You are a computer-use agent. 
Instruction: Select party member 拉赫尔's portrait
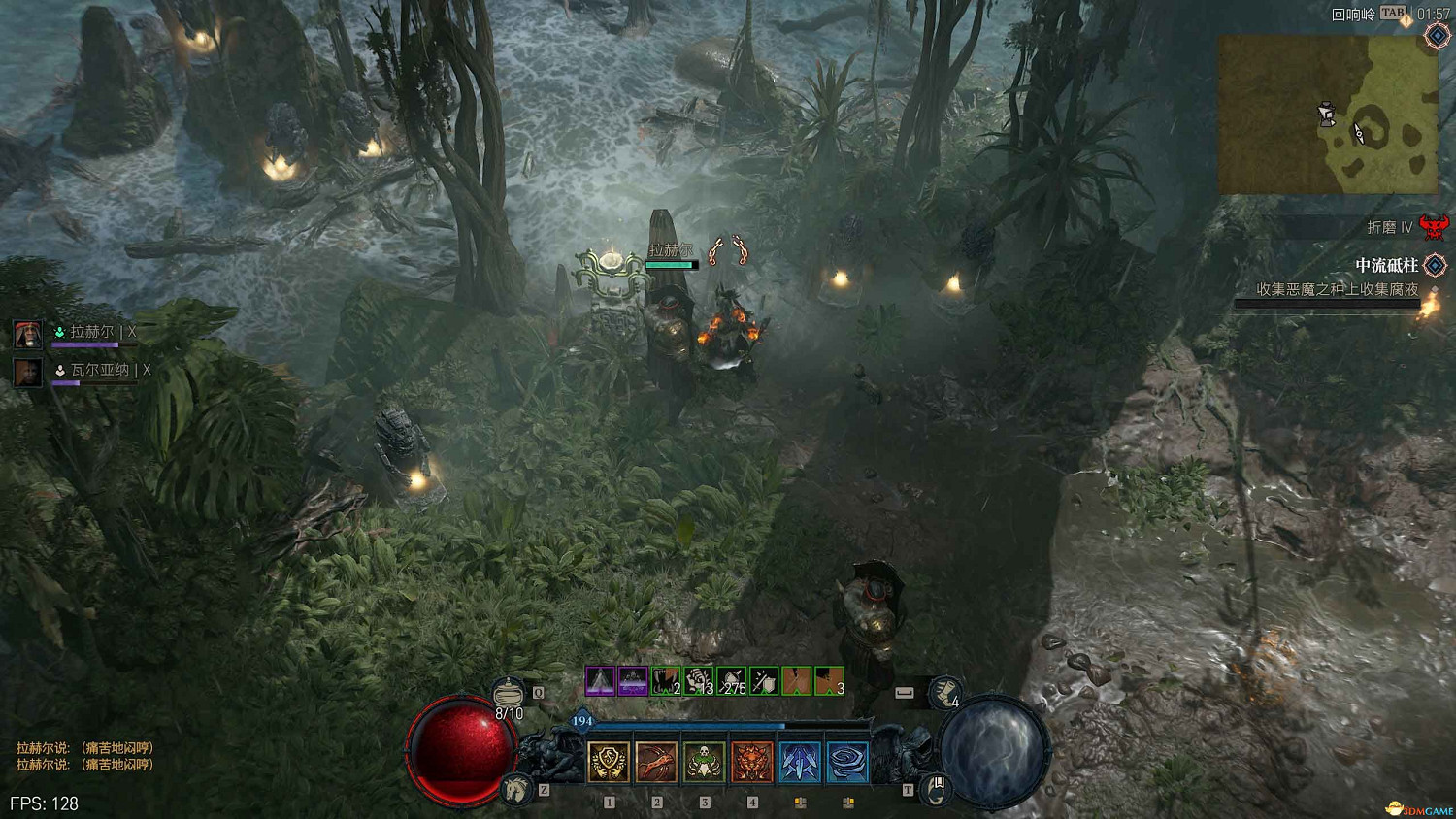pos(27,334)
